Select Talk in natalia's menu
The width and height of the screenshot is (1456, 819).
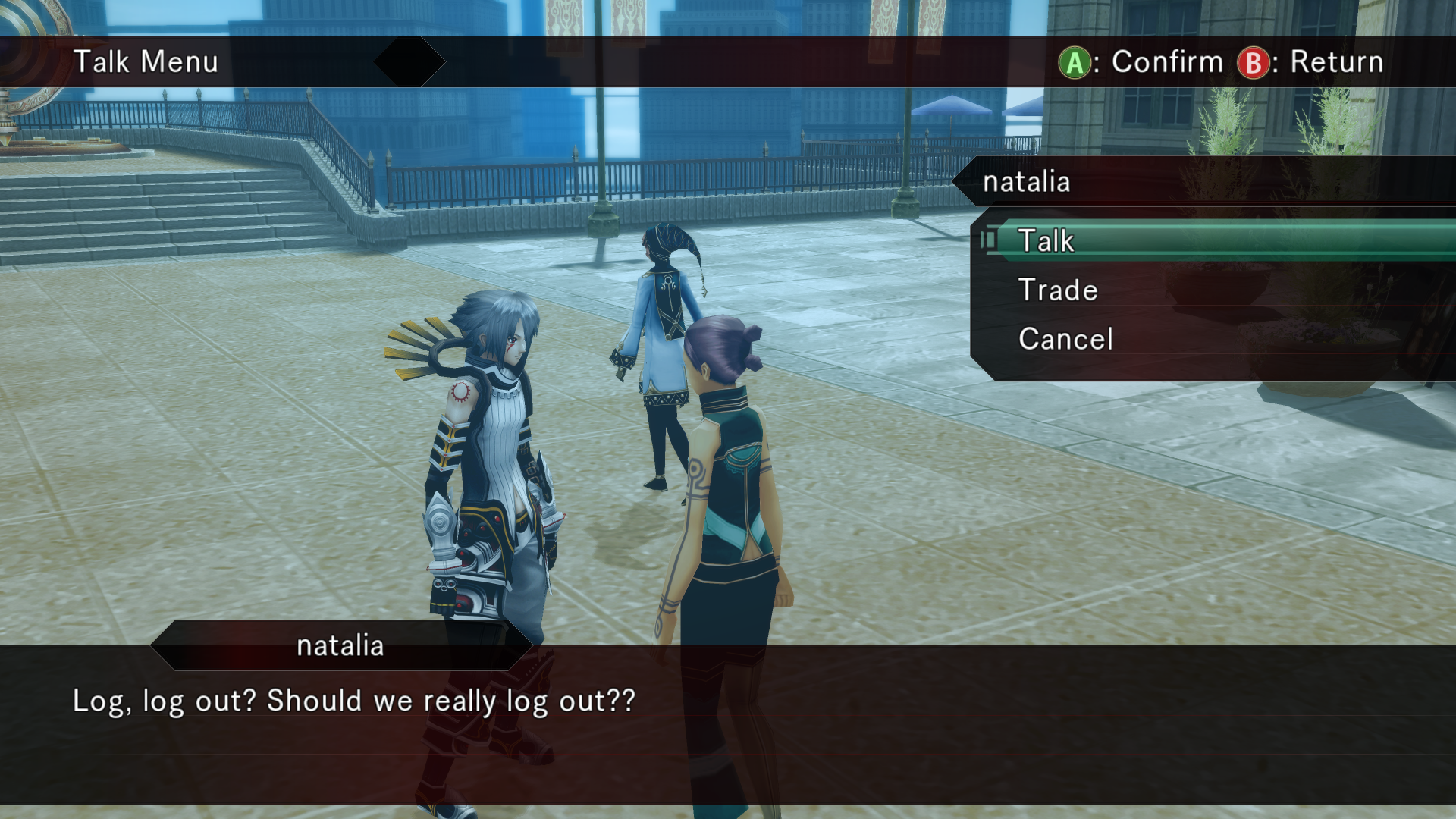pos(1046,241)
